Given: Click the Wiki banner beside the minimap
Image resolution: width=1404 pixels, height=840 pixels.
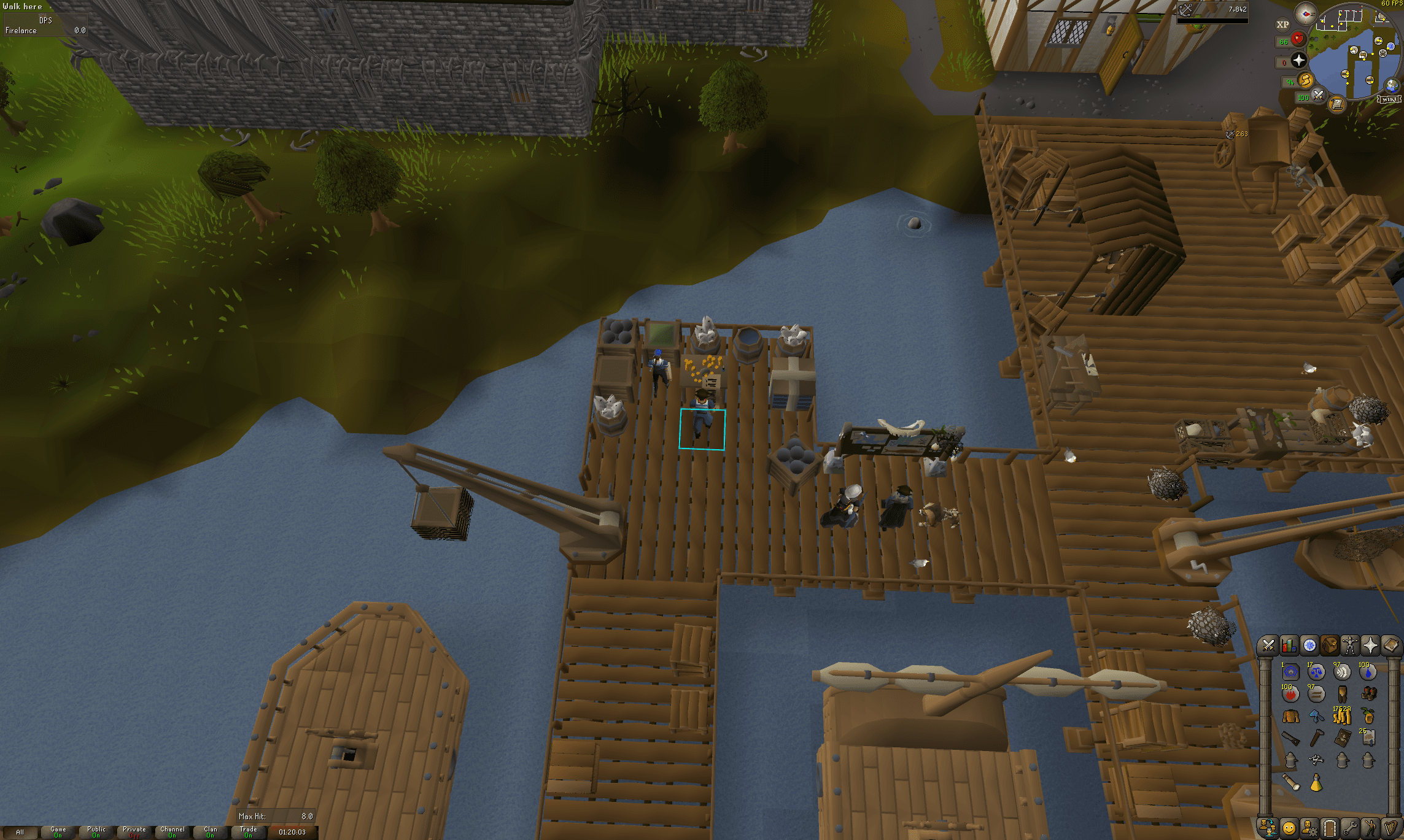Looking at the screenshot, I should (x=1389, y=99).
